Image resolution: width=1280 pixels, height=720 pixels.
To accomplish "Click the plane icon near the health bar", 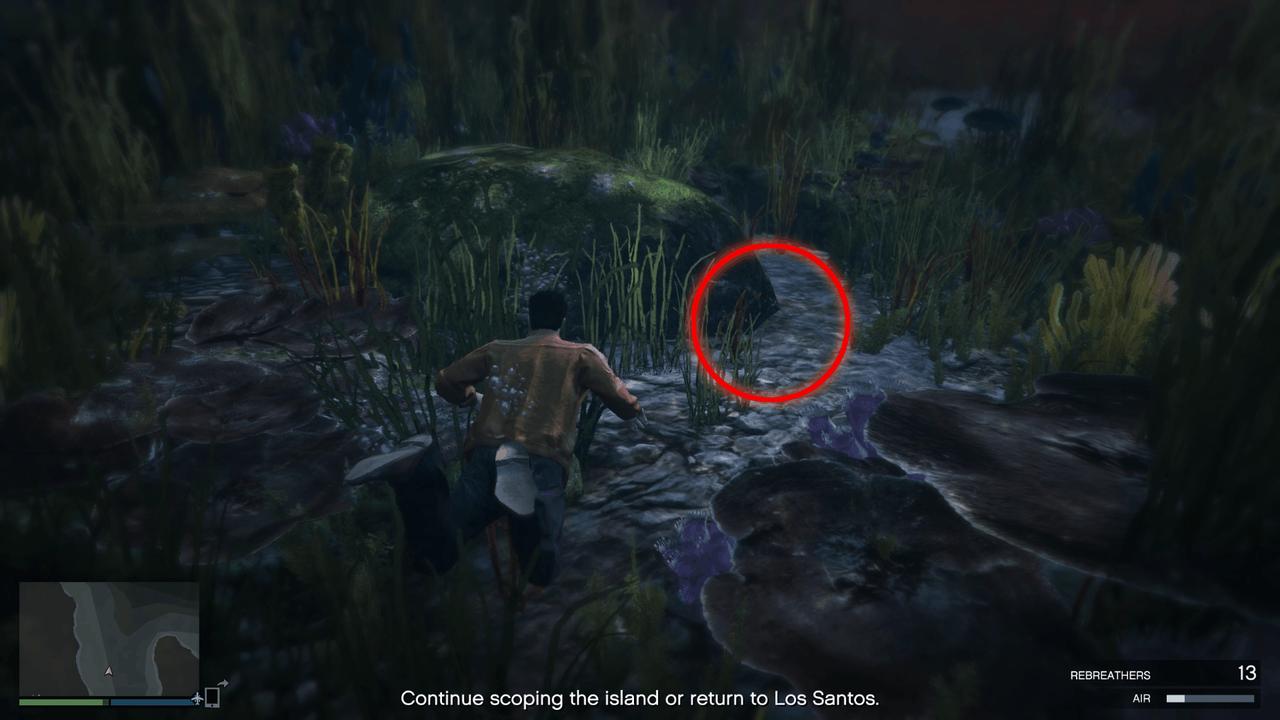I will click(x=198, y=700).
